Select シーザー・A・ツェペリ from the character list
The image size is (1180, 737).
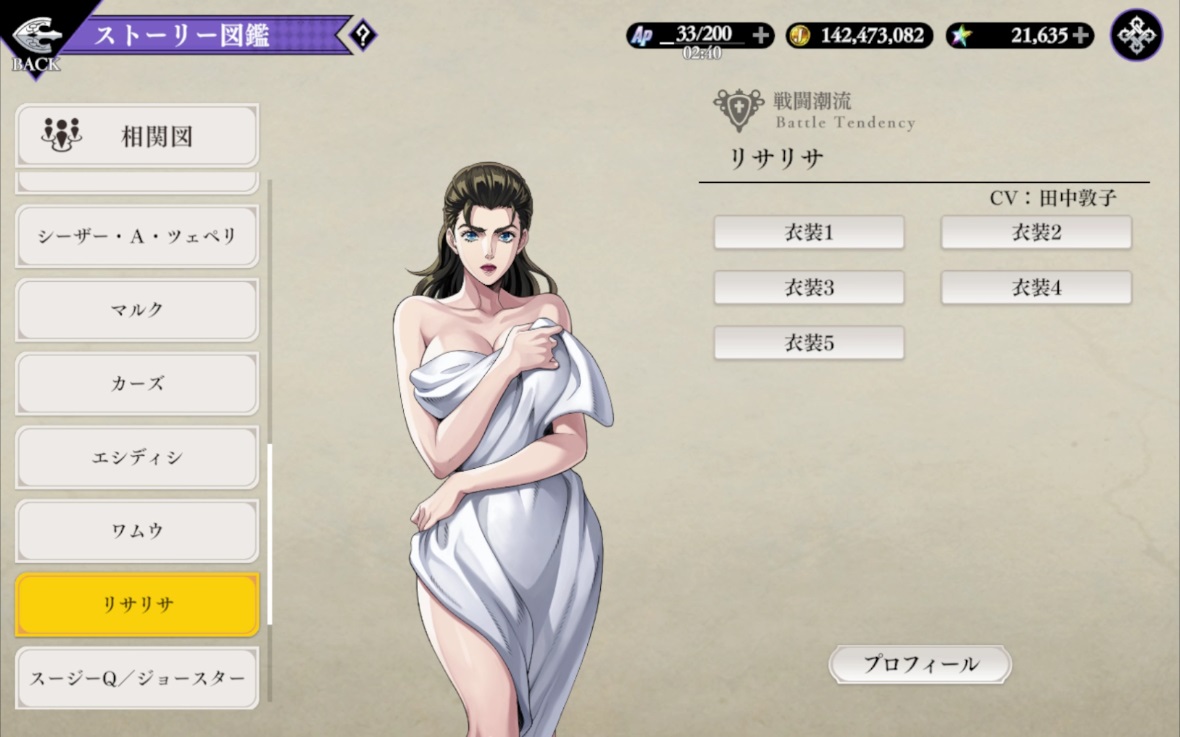[137, 236]
